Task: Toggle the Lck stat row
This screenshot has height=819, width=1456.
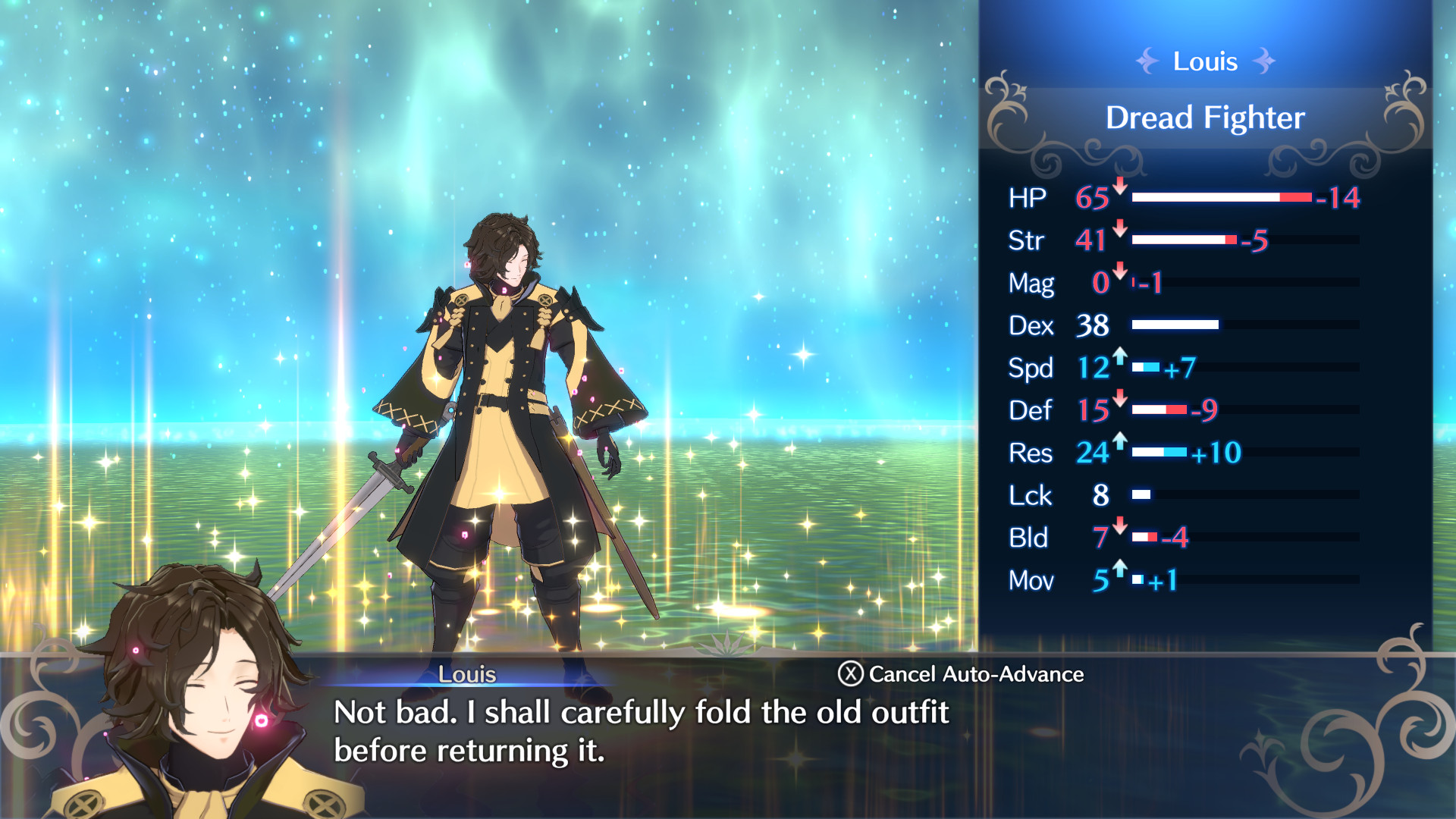Action: (x=1033, y=495)
